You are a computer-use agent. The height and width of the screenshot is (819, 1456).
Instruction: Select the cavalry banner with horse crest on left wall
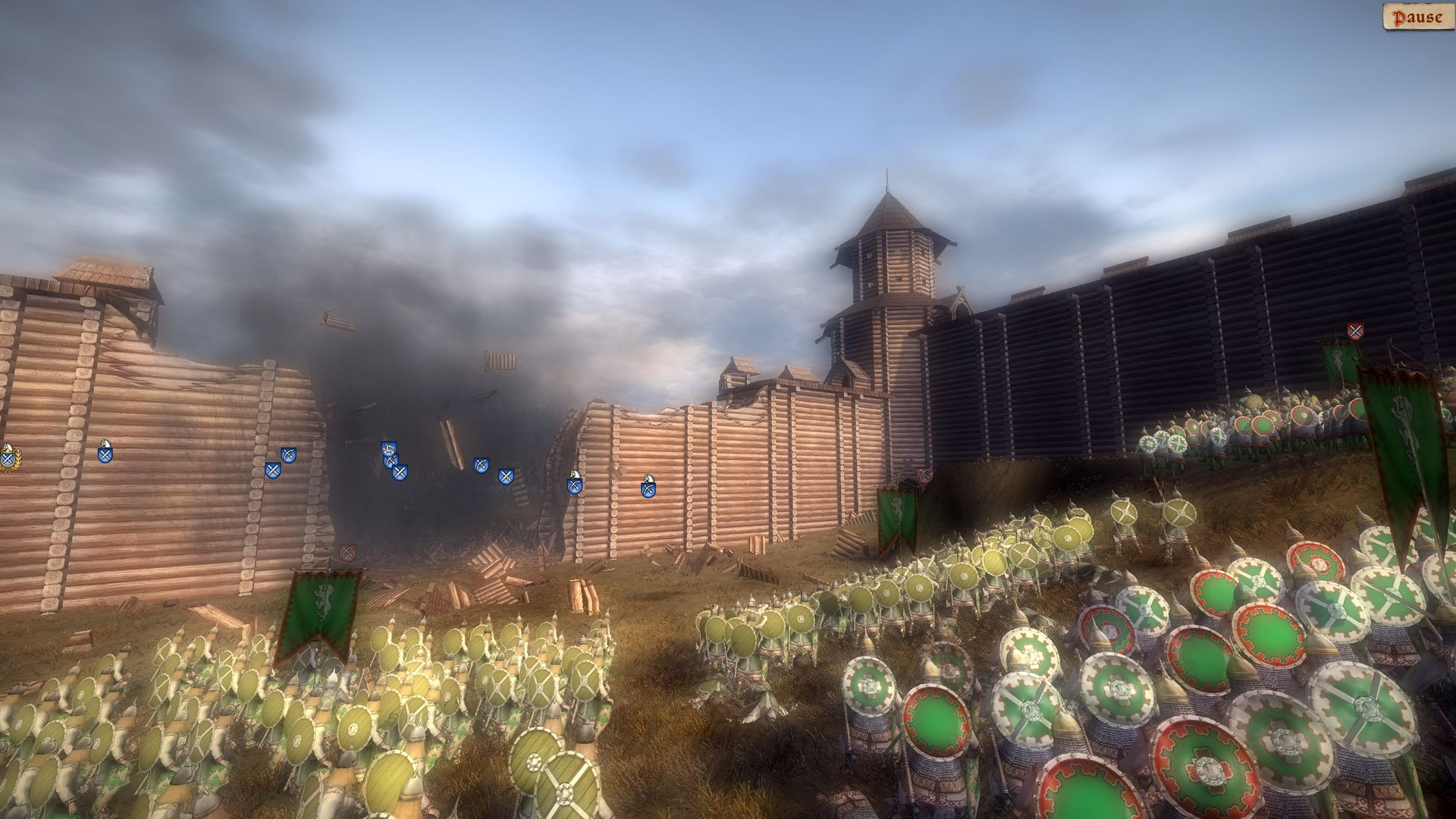[105, 453]
